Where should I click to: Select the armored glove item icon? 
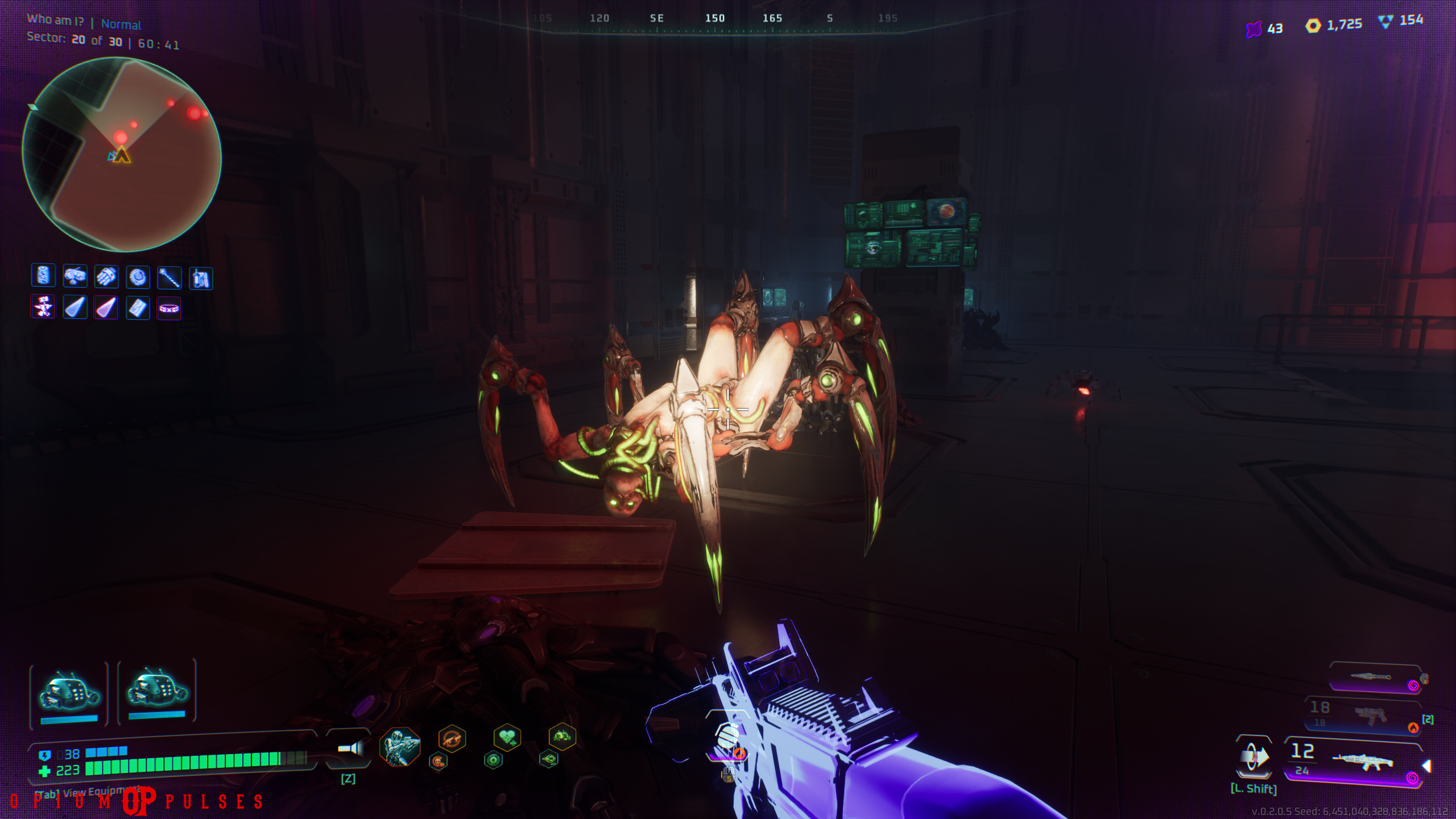106,277
